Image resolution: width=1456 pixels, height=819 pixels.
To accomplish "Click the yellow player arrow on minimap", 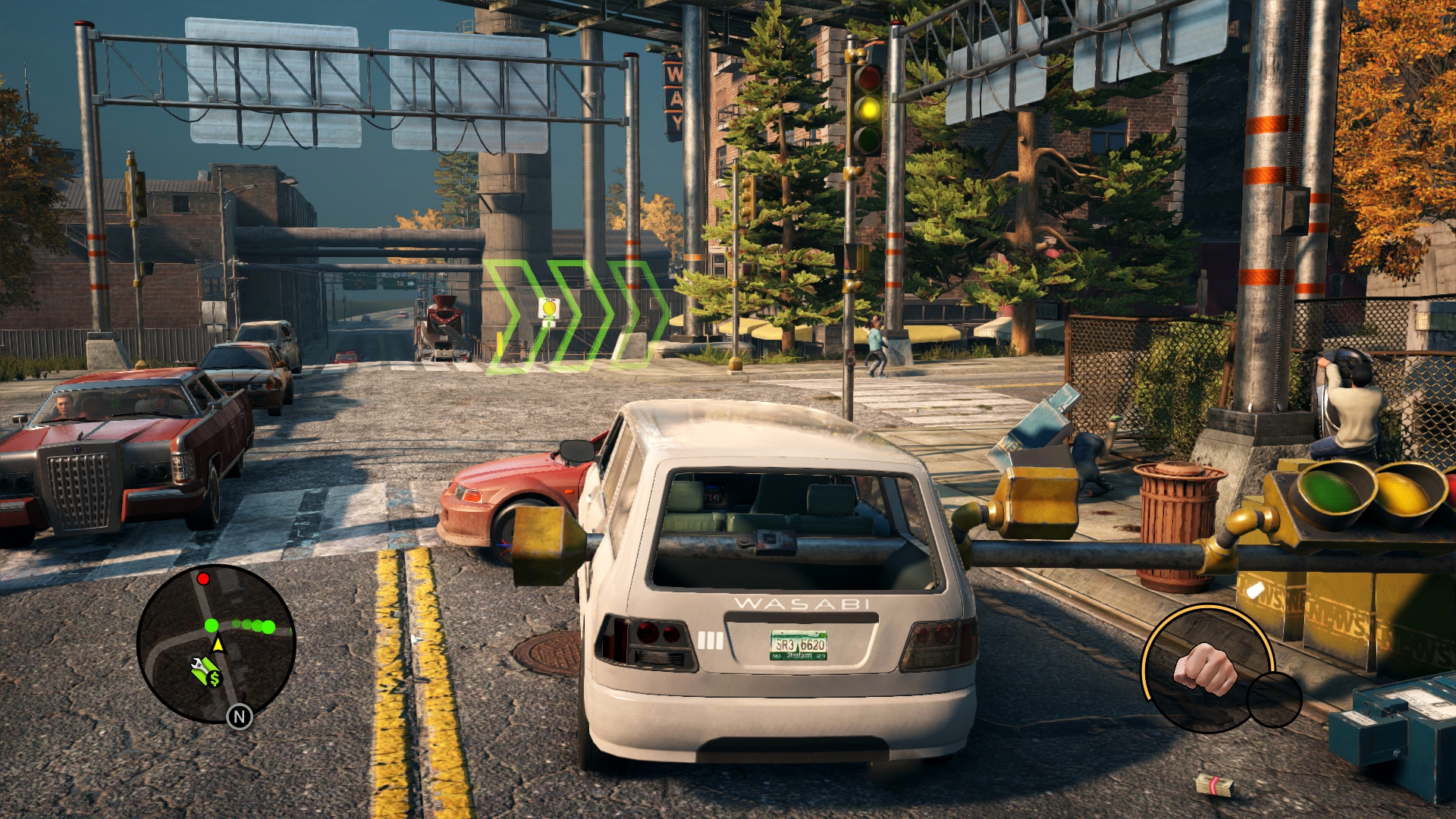I will coord(218,645).
